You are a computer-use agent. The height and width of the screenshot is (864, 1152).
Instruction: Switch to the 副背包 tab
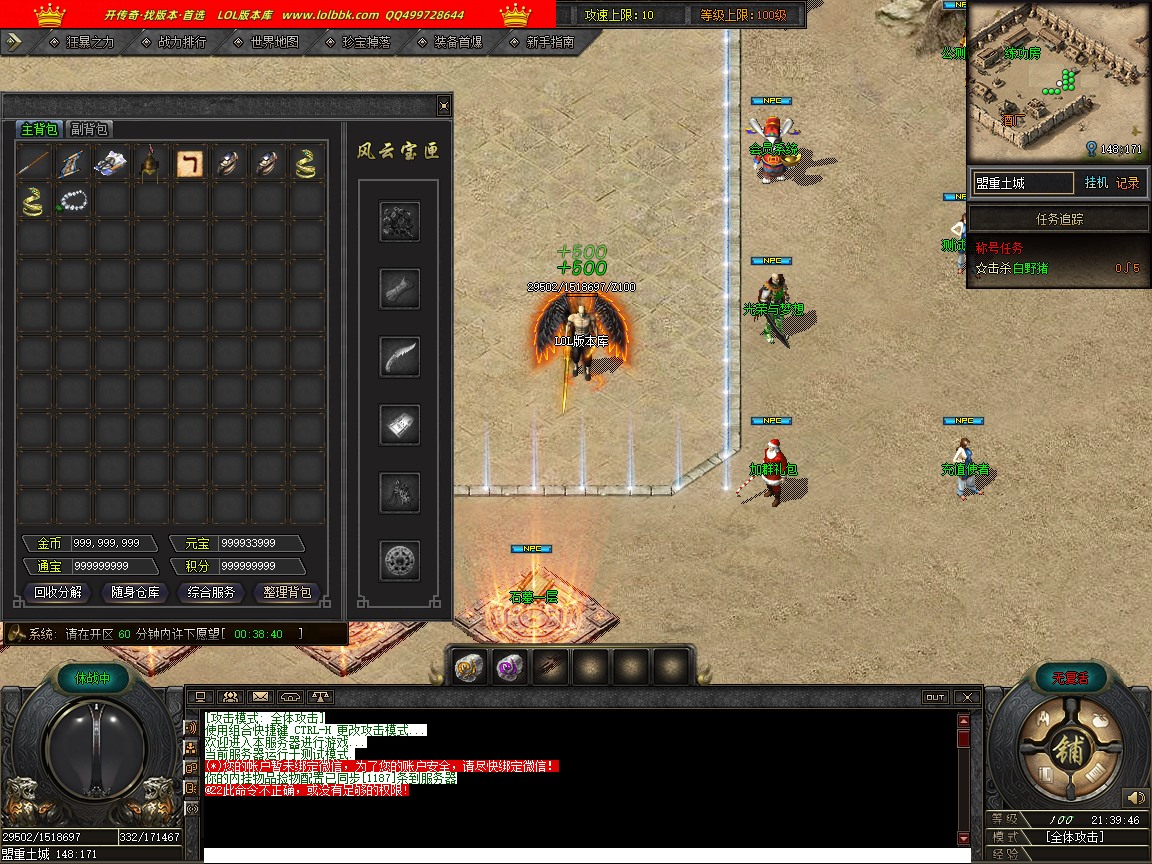click(89, 129)
